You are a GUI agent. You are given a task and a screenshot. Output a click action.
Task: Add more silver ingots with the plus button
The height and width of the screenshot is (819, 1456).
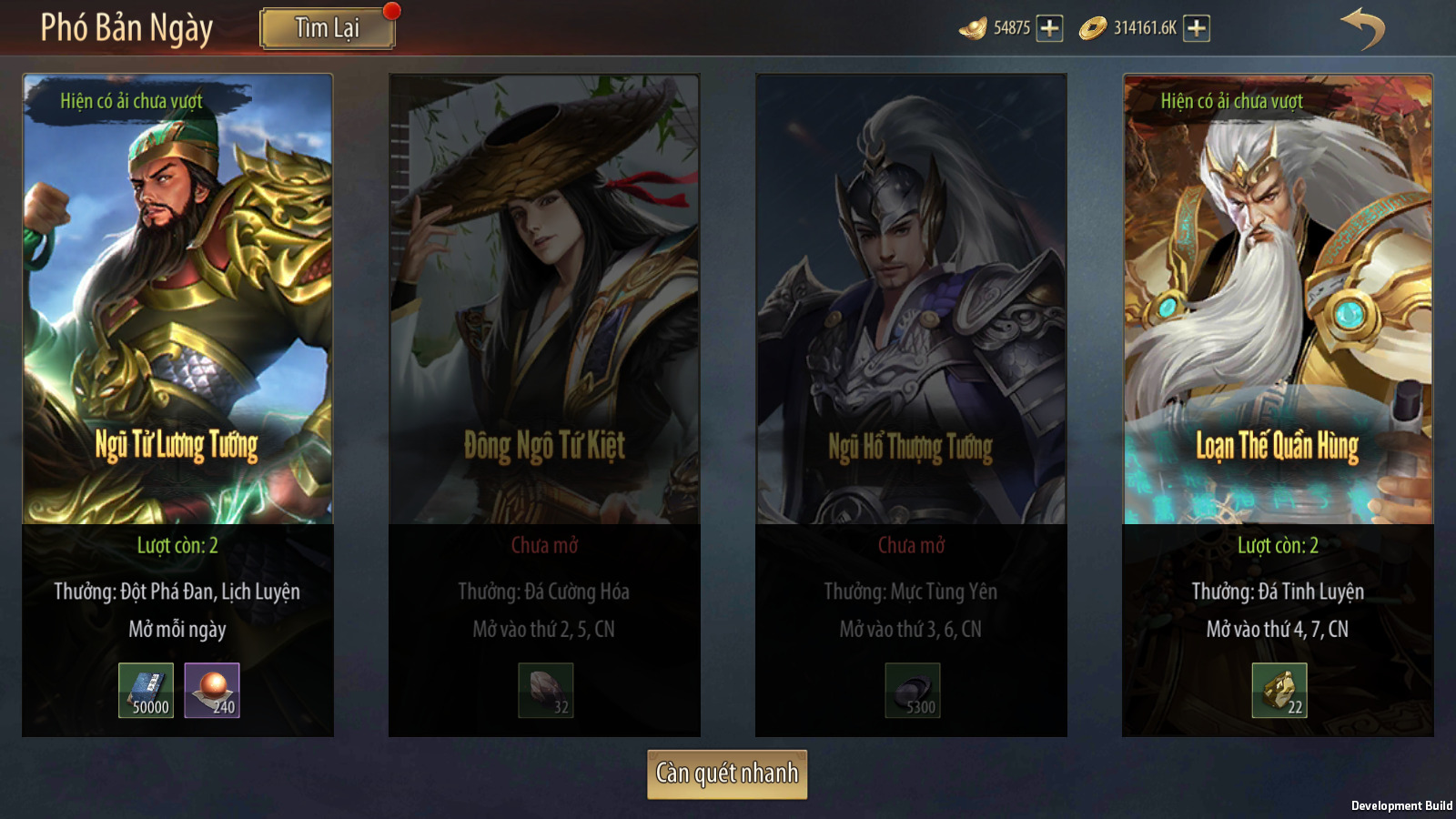[x=1049, y=28]
